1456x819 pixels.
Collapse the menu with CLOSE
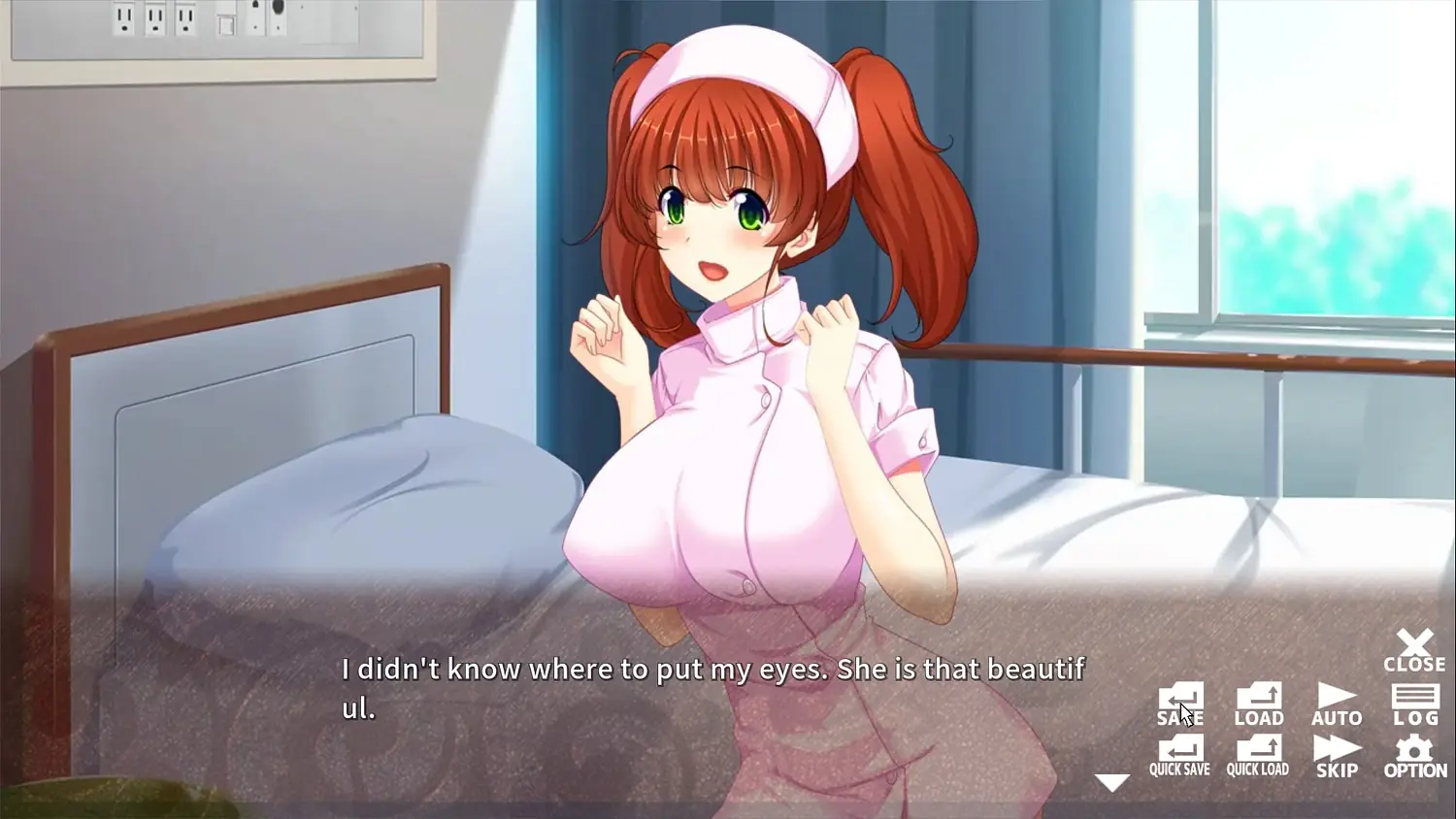1414,650
